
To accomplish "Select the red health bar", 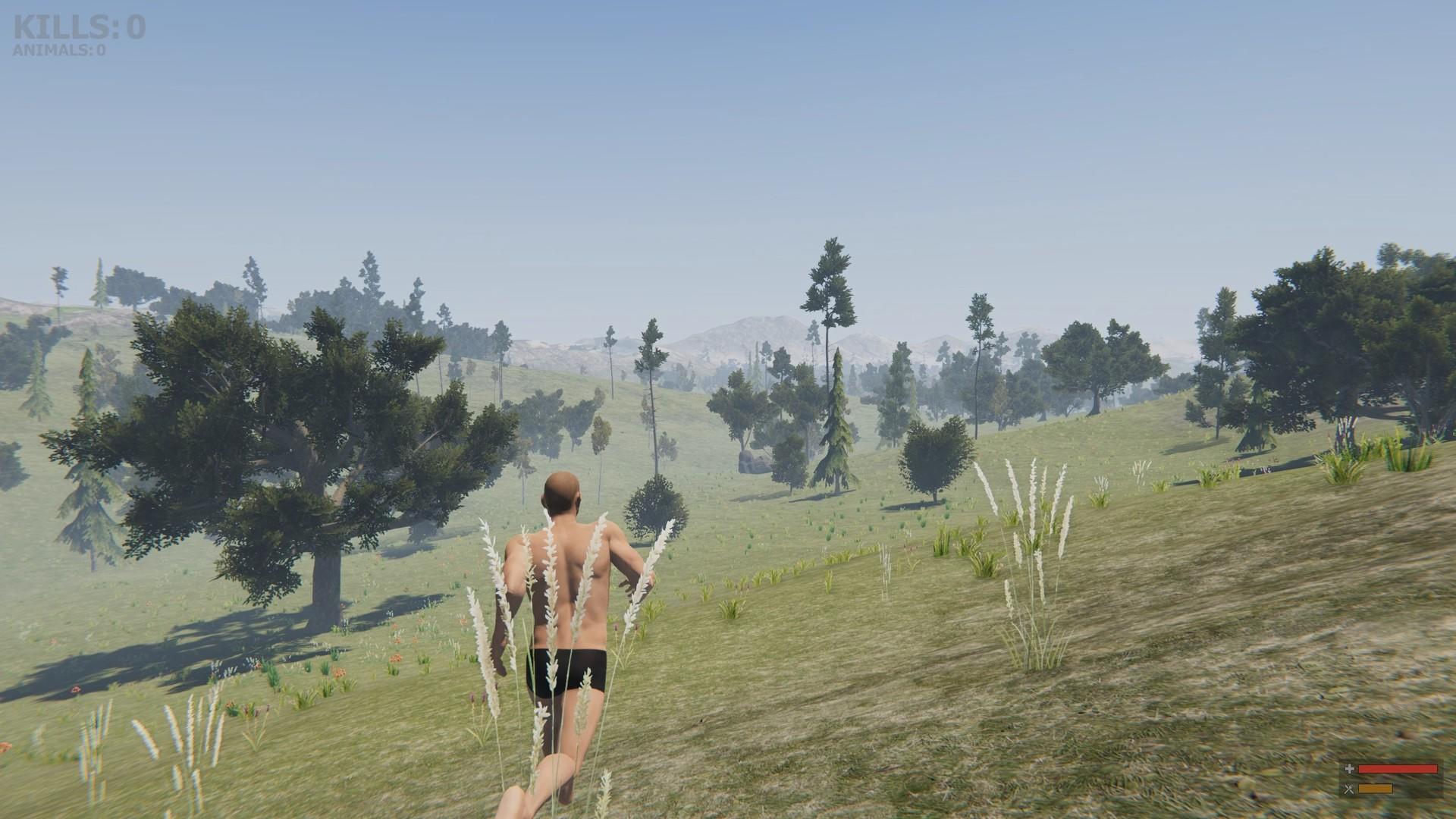I will (1398, 769).
